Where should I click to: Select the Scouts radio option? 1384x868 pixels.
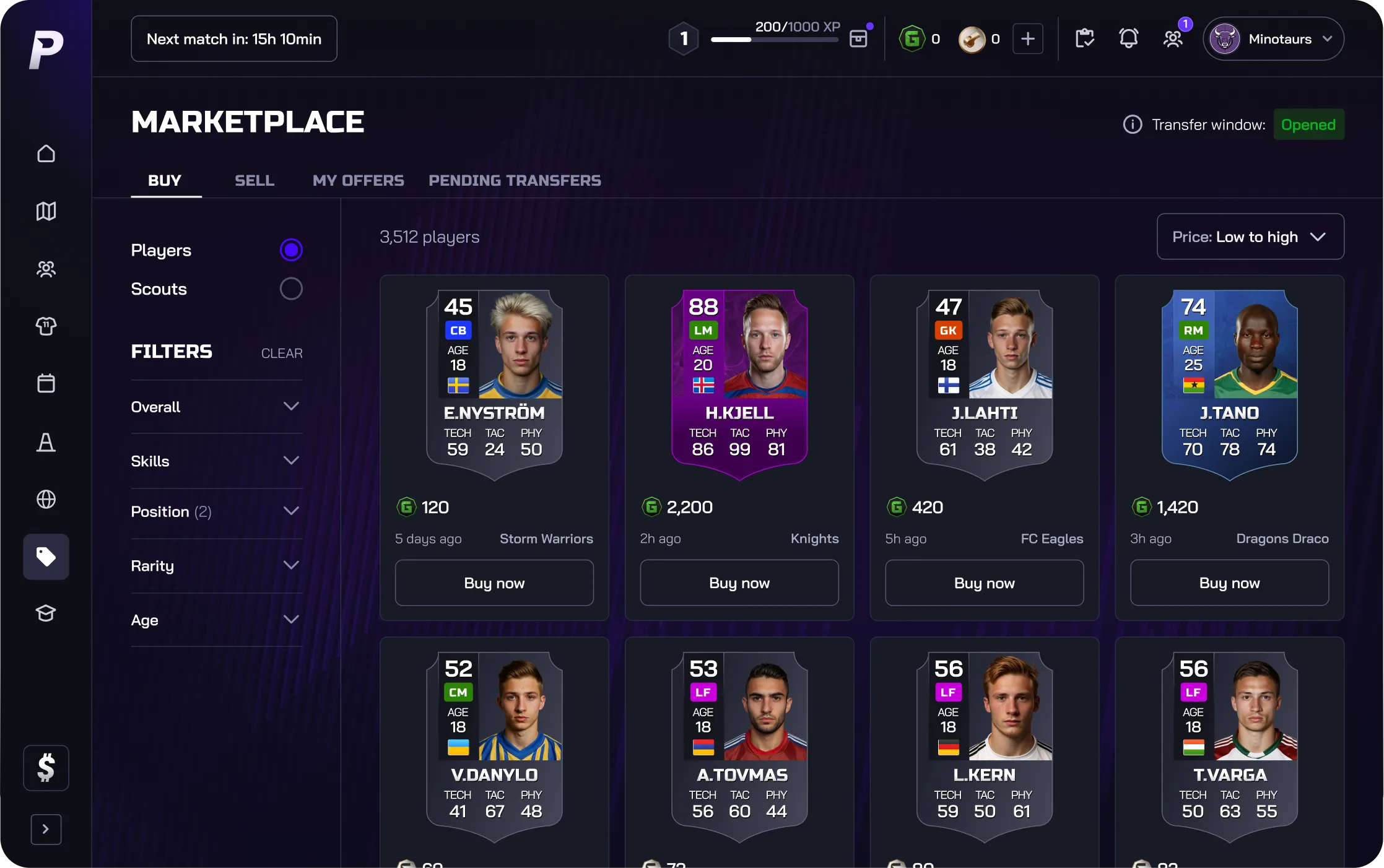point(291,289)
